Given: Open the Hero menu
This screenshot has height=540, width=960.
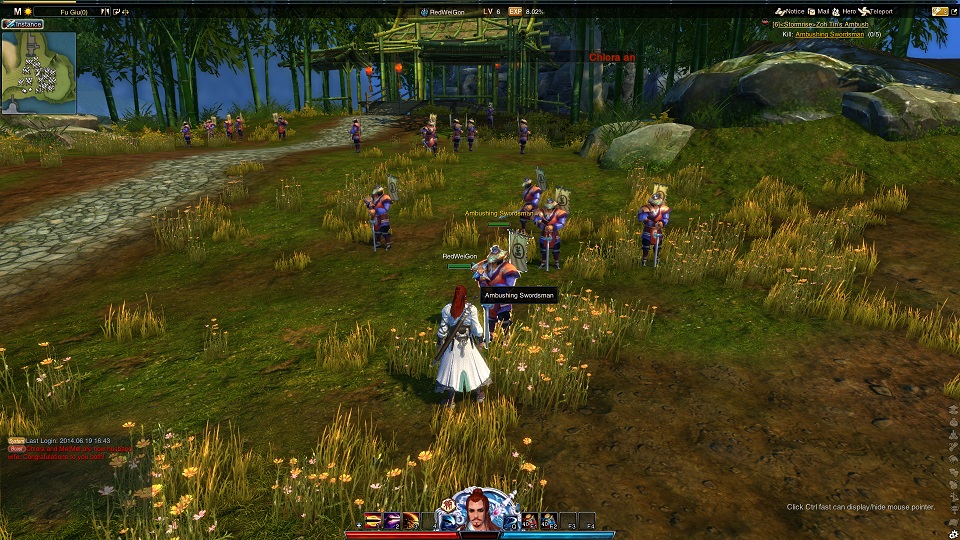Looking at the screenshot, I should point(845,11).
